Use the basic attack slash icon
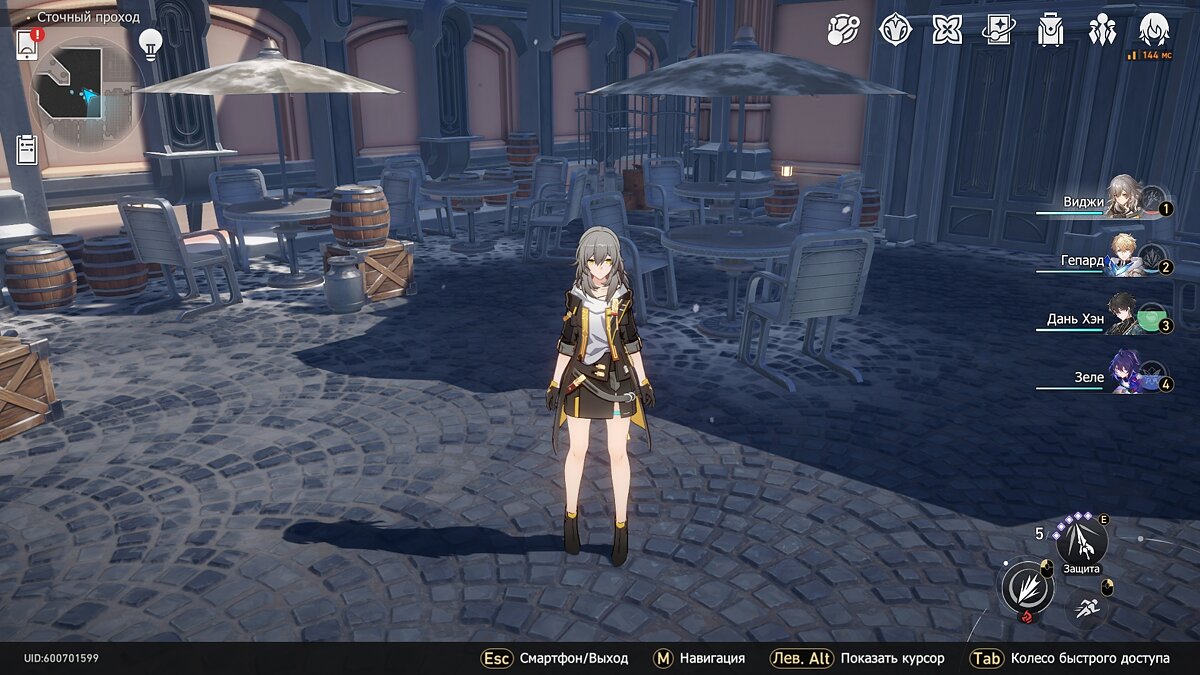 pos(1026,586)
